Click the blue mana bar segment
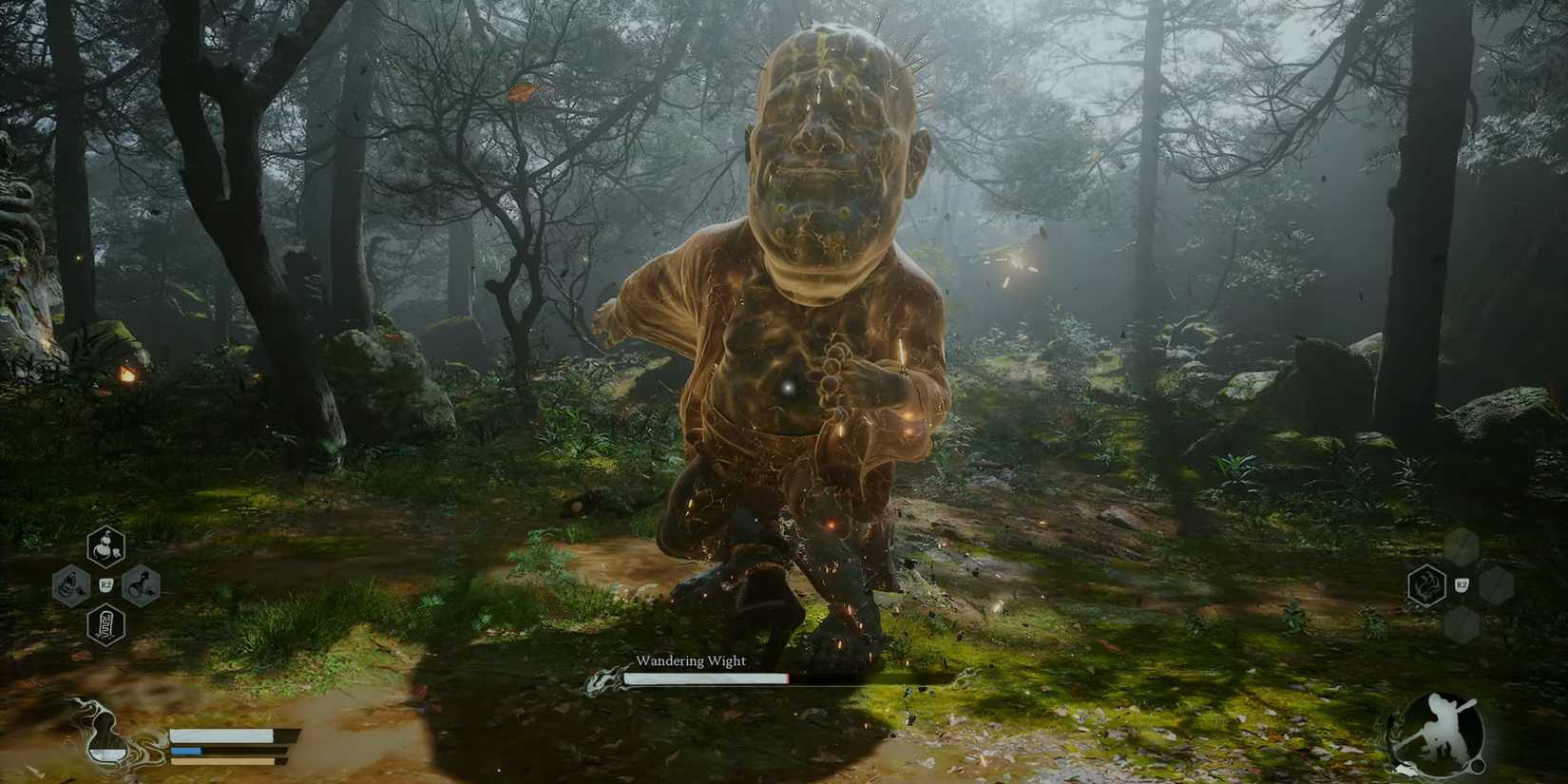Viewport: 1568px width, 784px height. [187, 750]
